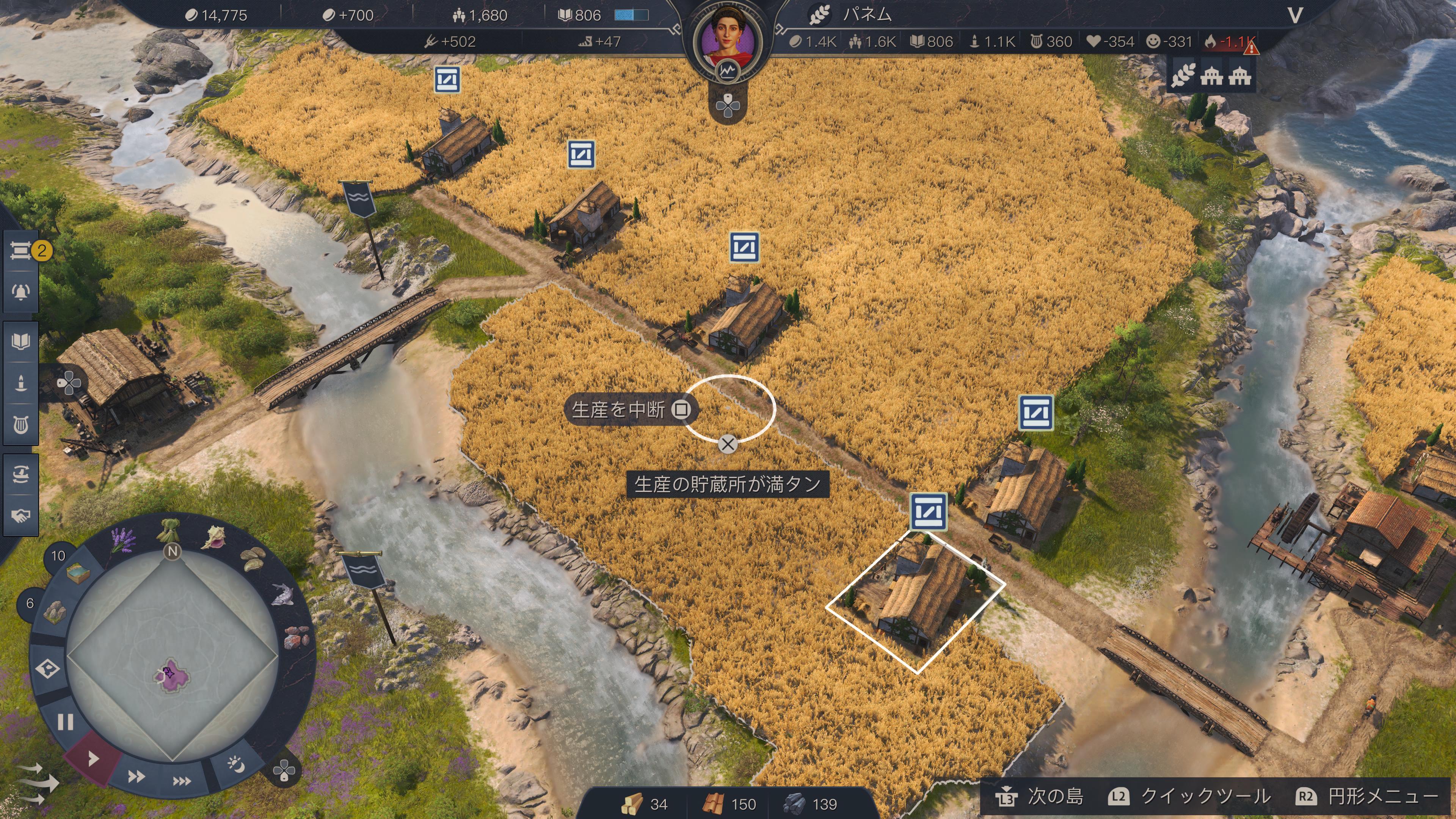
Task: Open the handshake diplomacy menu
Action: (21, 516)
